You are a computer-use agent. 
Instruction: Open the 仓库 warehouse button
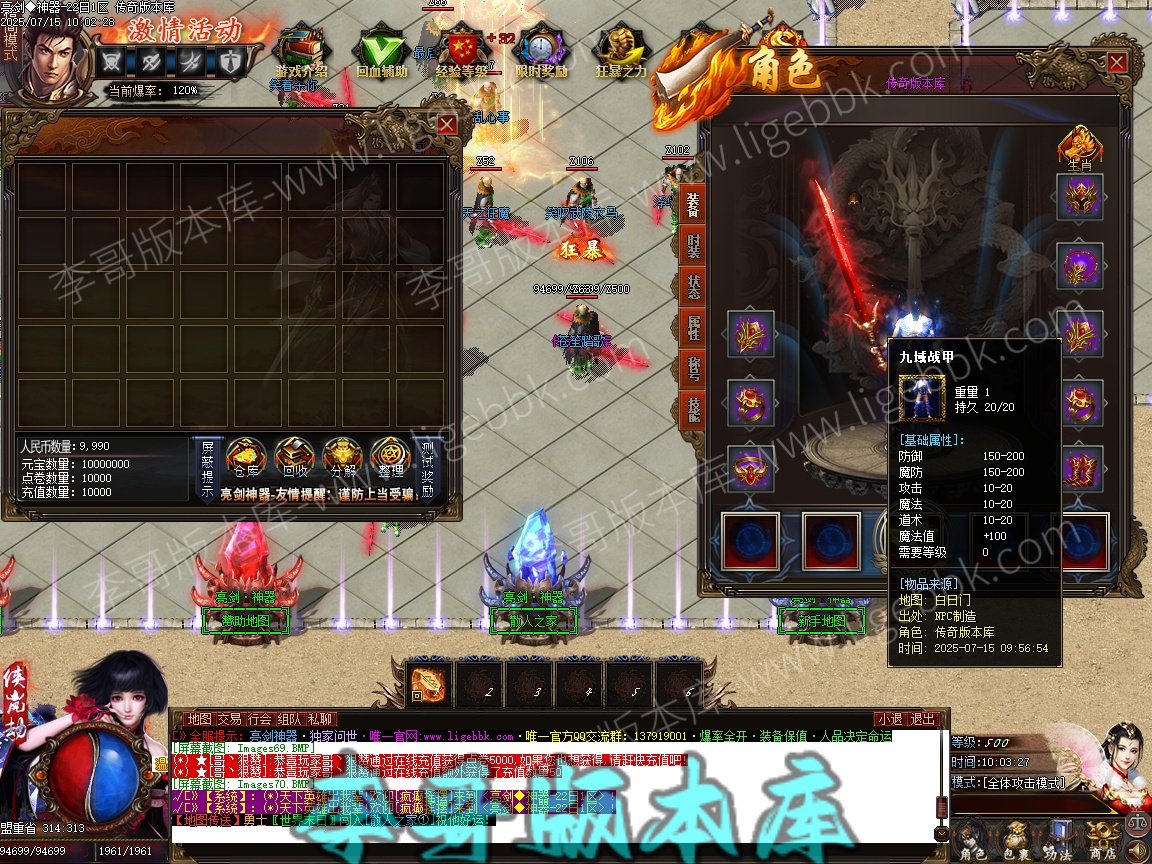(245, 459)
